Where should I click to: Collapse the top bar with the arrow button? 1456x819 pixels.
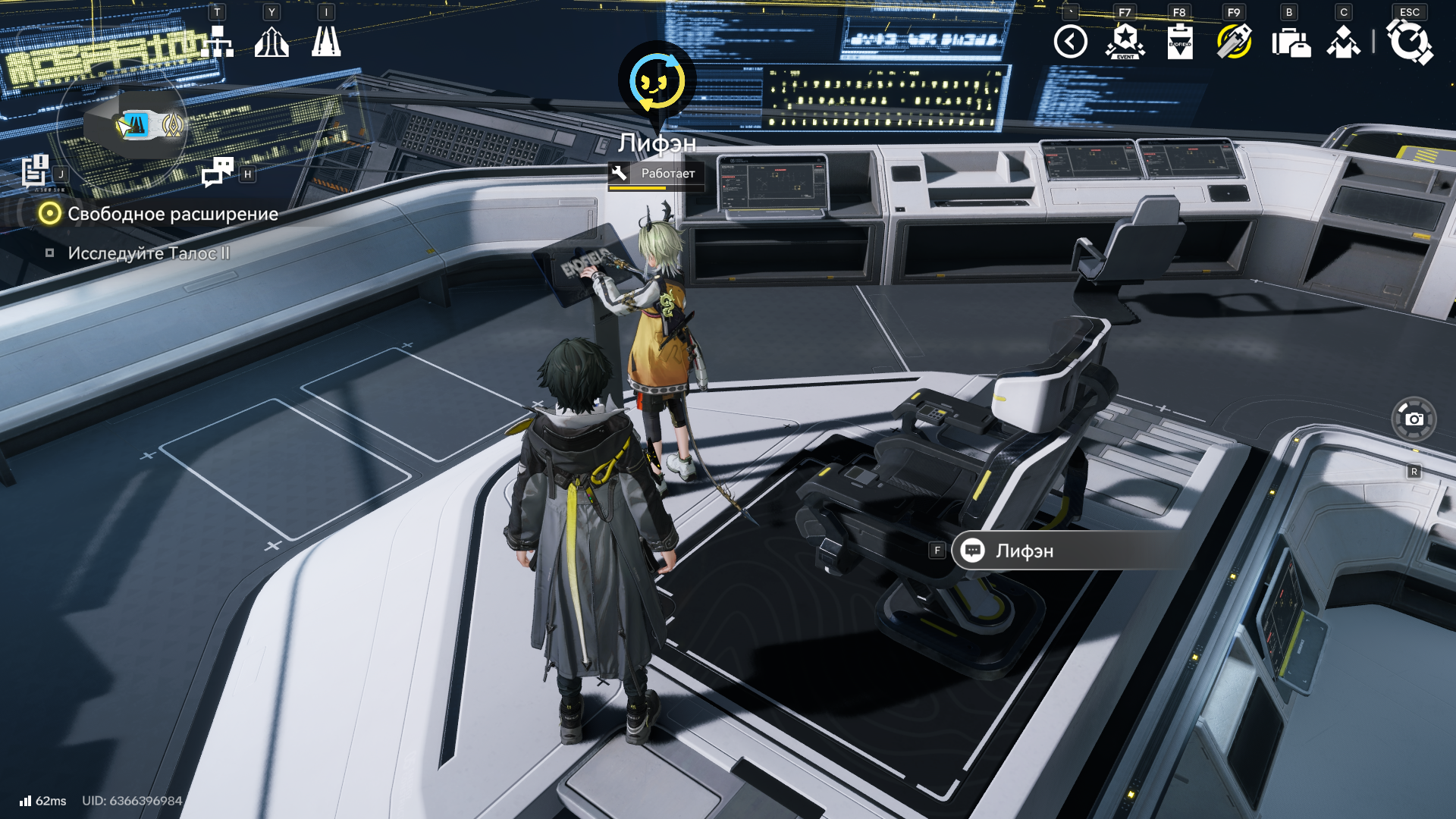click(x=1070, y=42)
